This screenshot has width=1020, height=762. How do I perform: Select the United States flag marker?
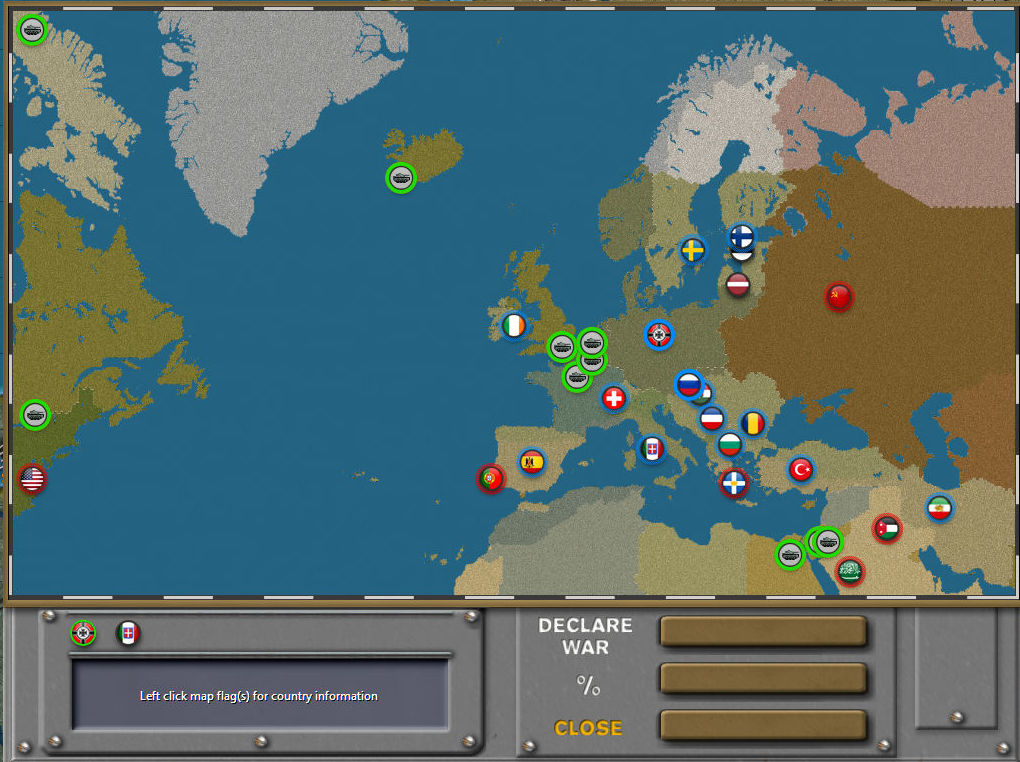[x=32, y=479]
